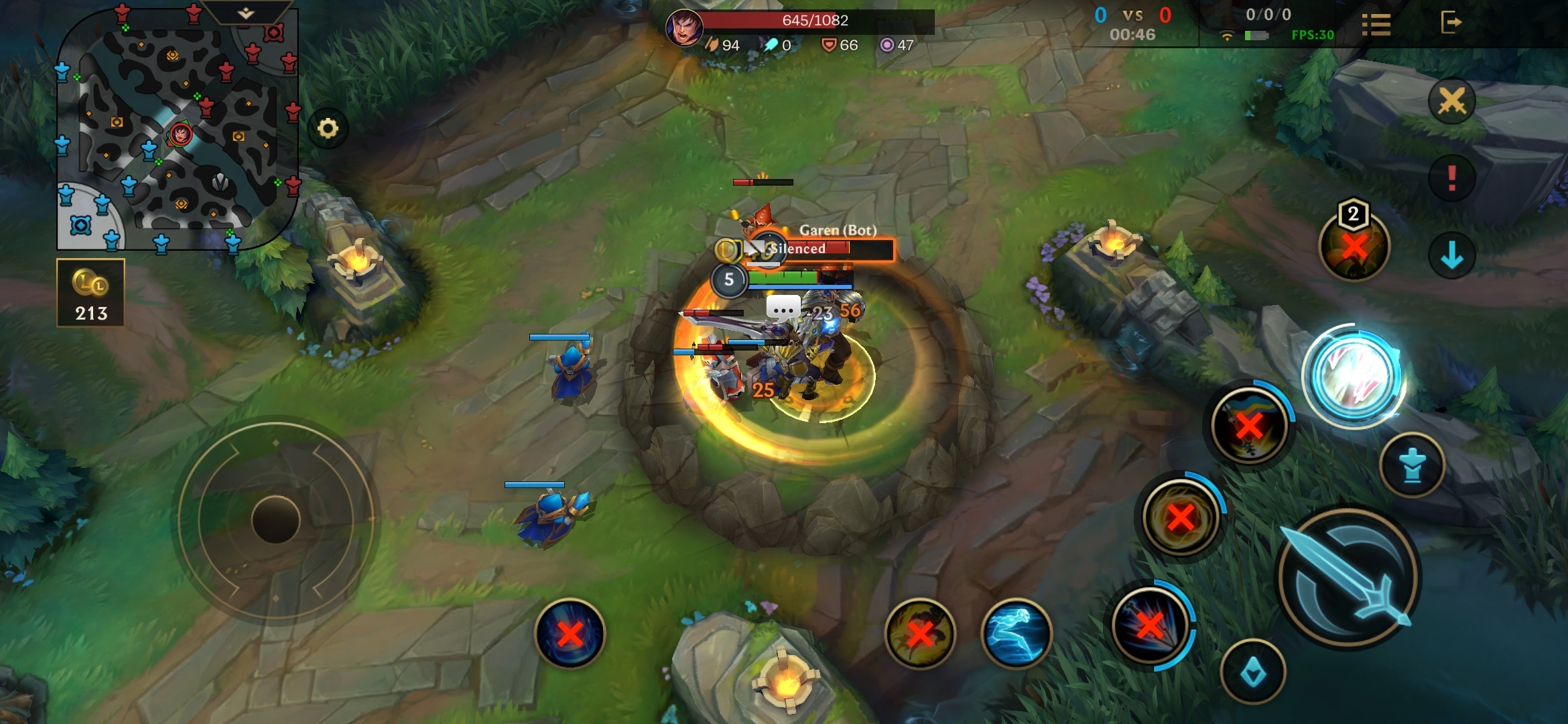Expand the minimap dropdown arrow
This screenshot has height=724, width=1568.
point(246,13)
